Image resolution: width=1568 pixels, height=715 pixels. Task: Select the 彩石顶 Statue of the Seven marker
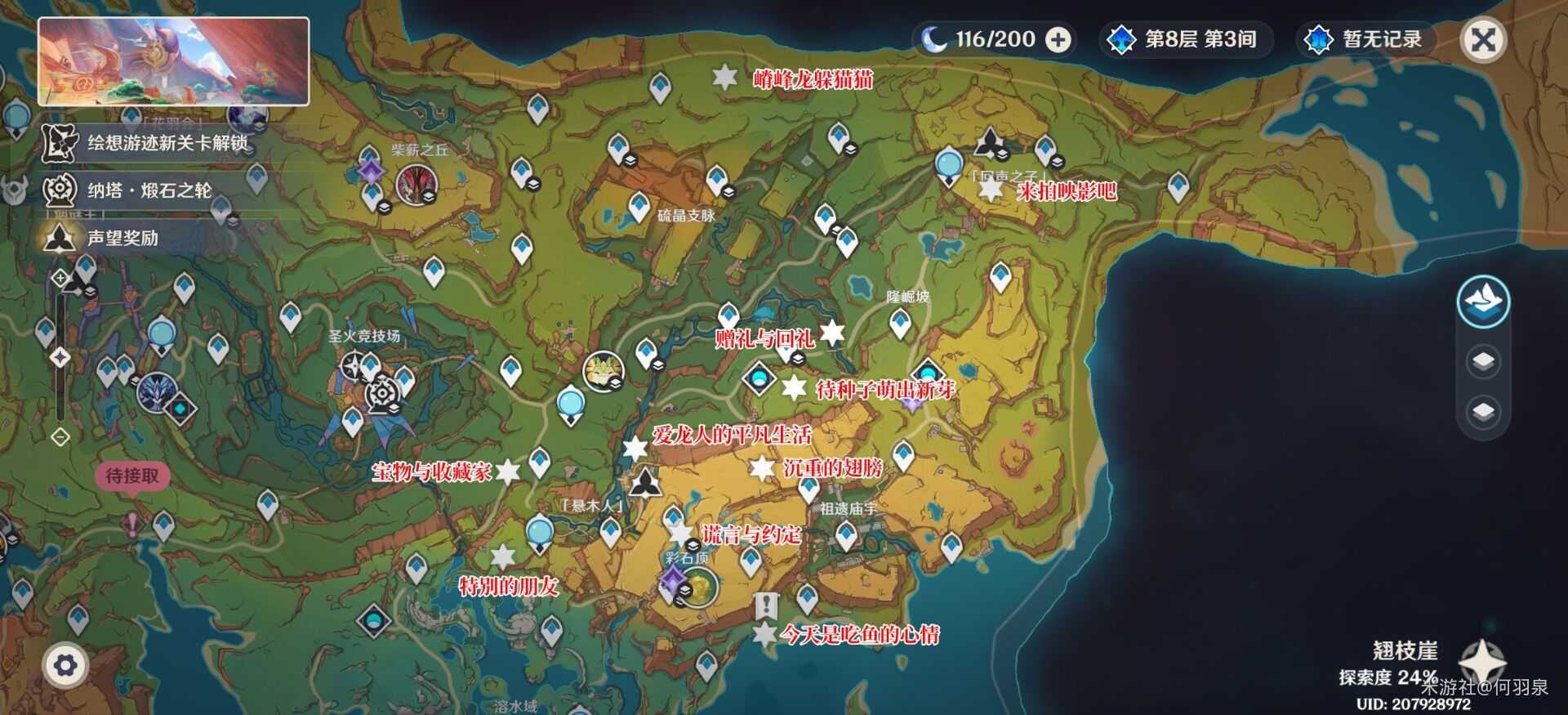(698, 586)
